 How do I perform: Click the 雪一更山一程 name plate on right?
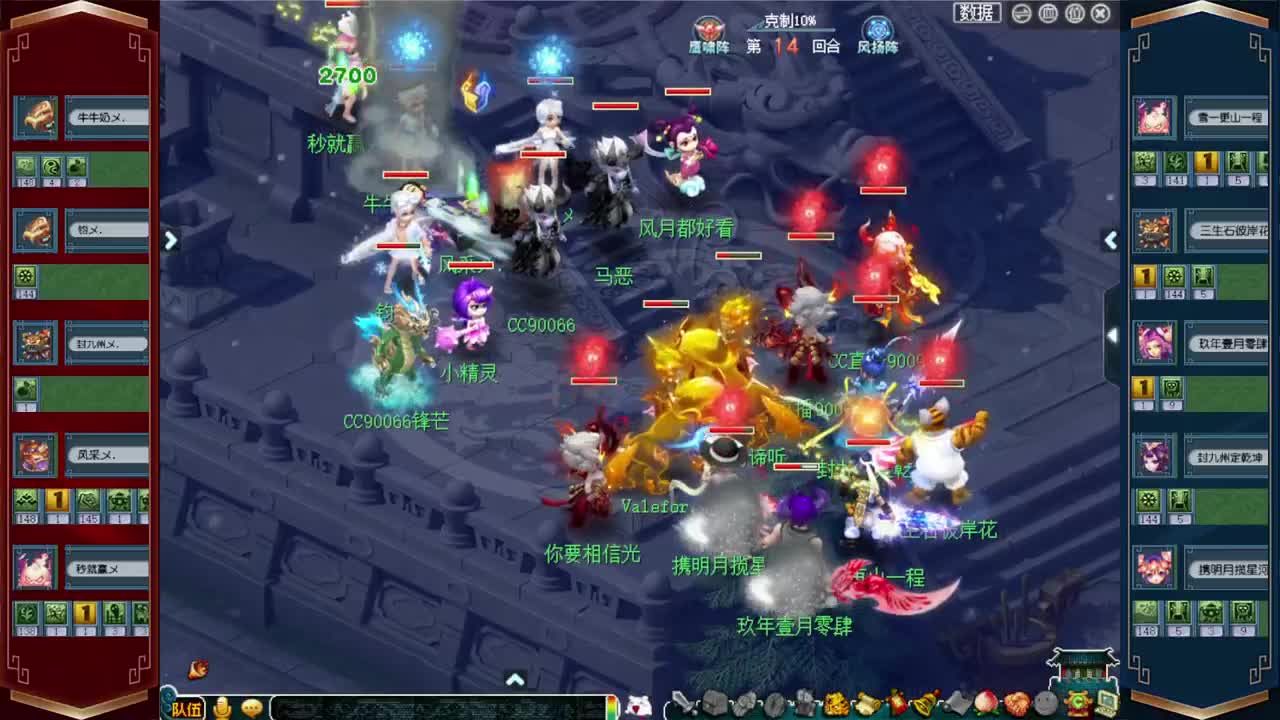[x=1228, y=117]
